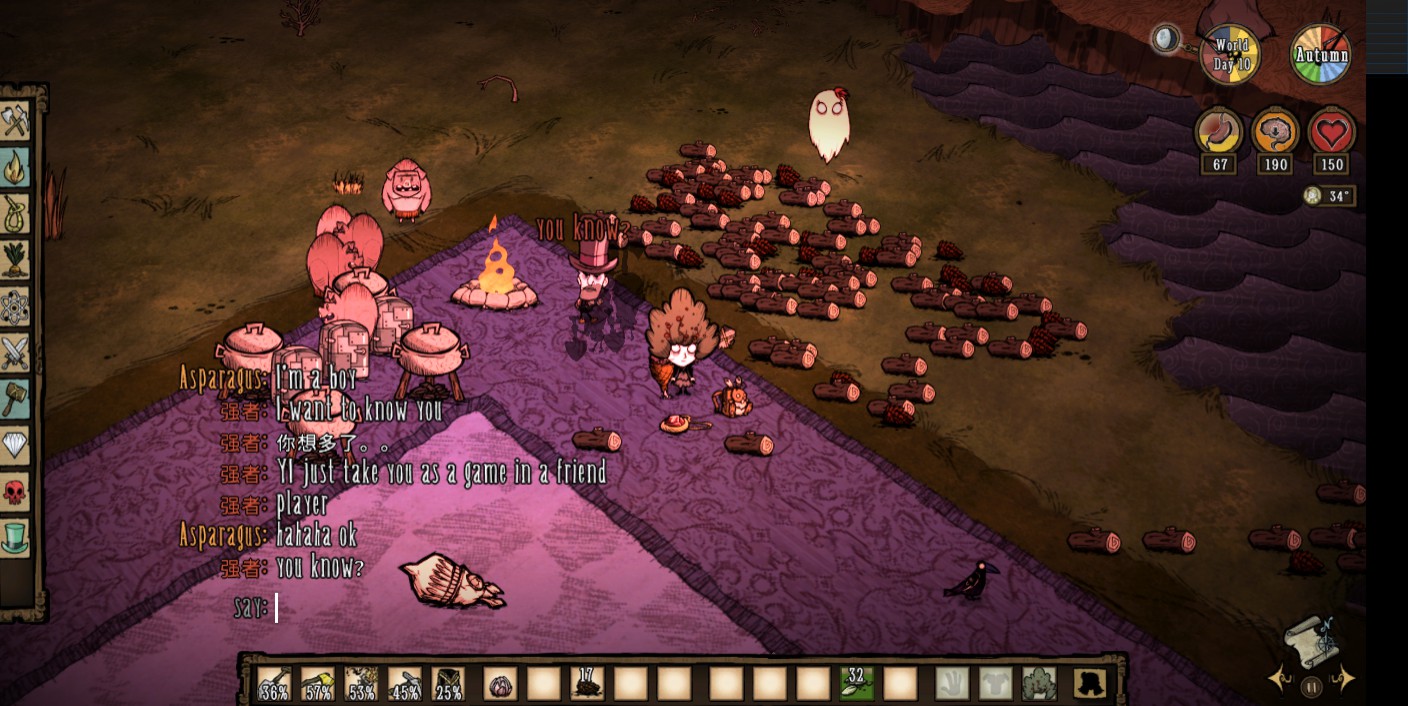Pick the golden axe slot at 57%
The width and height of the screenshot is (1408, 706).
click(x=318, y=683)
